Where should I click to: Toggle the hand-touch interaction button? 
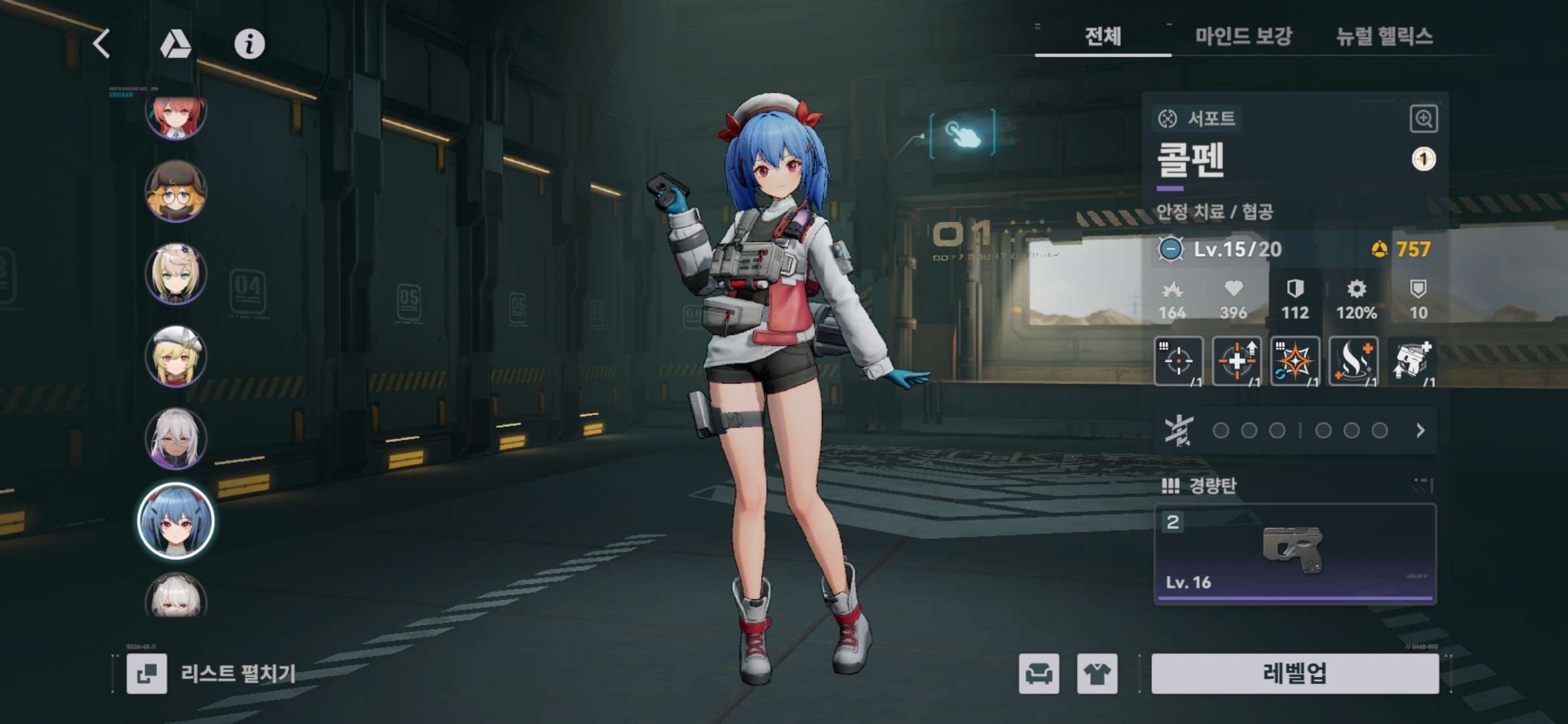click(962, 134)
